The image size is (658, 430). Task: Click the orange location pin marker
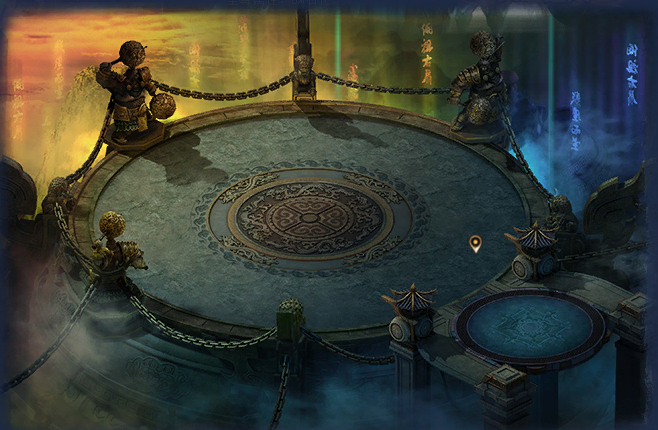coord(475,242)
